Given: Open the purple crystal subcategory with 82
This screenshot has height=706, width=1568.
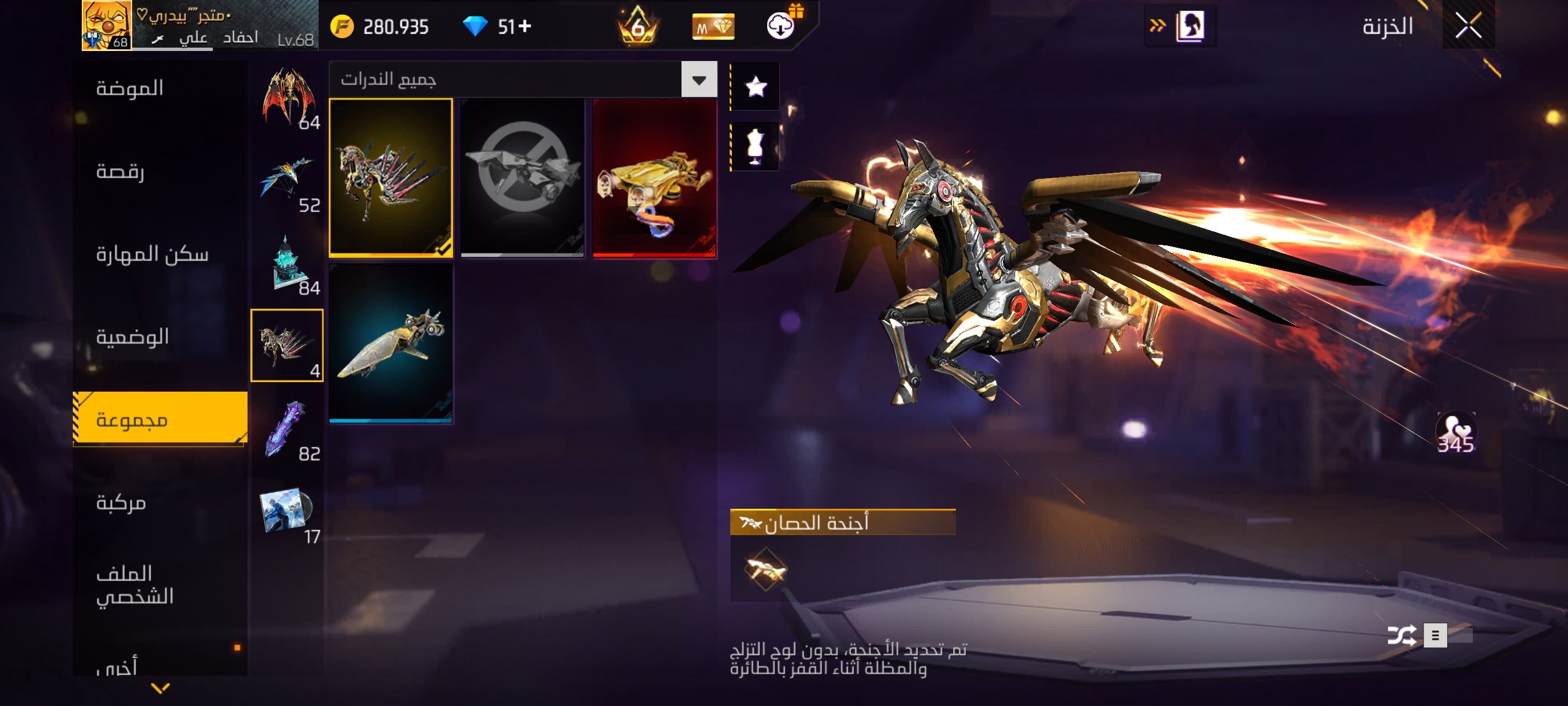Looking at the screenshot, I should 287,429.
